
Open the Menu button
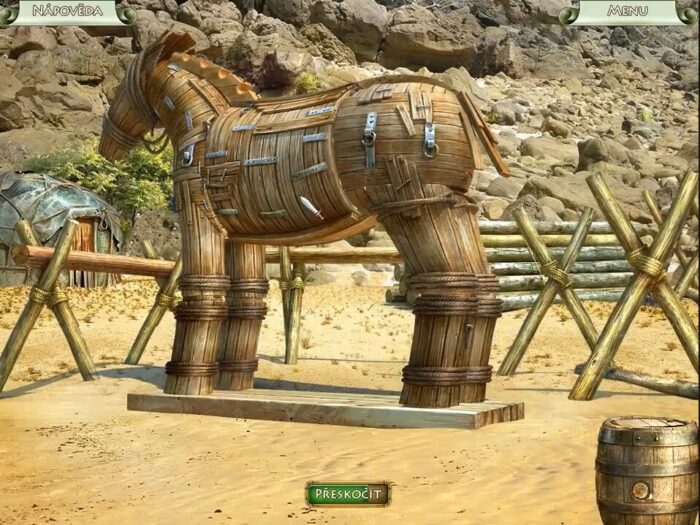coord(627,12)
